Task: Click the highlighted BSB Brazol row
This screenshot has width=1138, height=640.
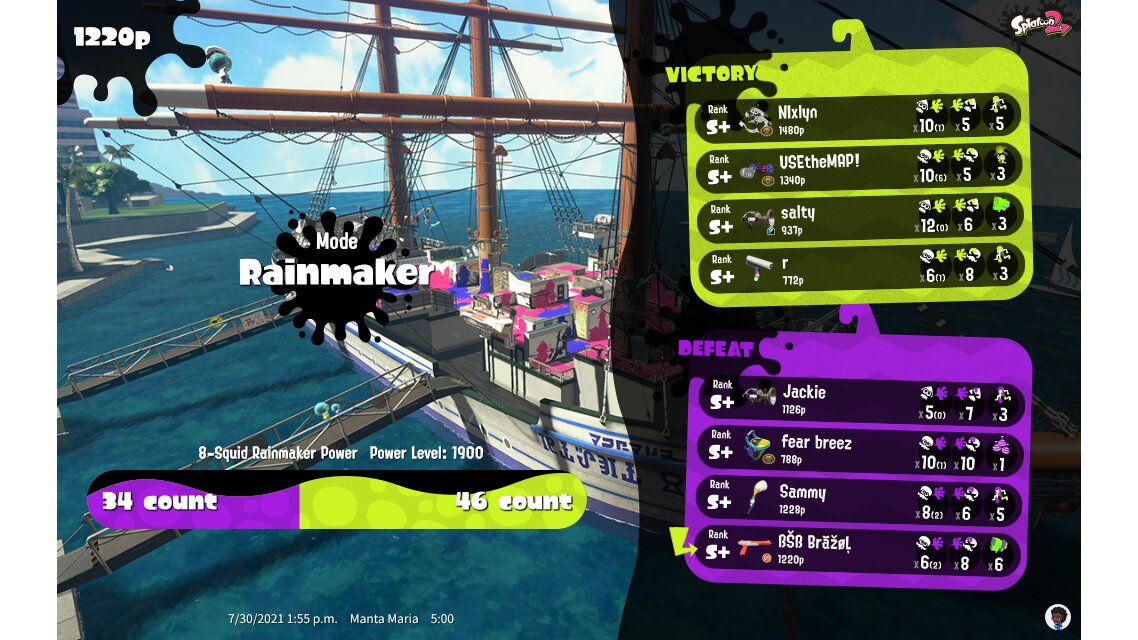Action: [858, 550]
